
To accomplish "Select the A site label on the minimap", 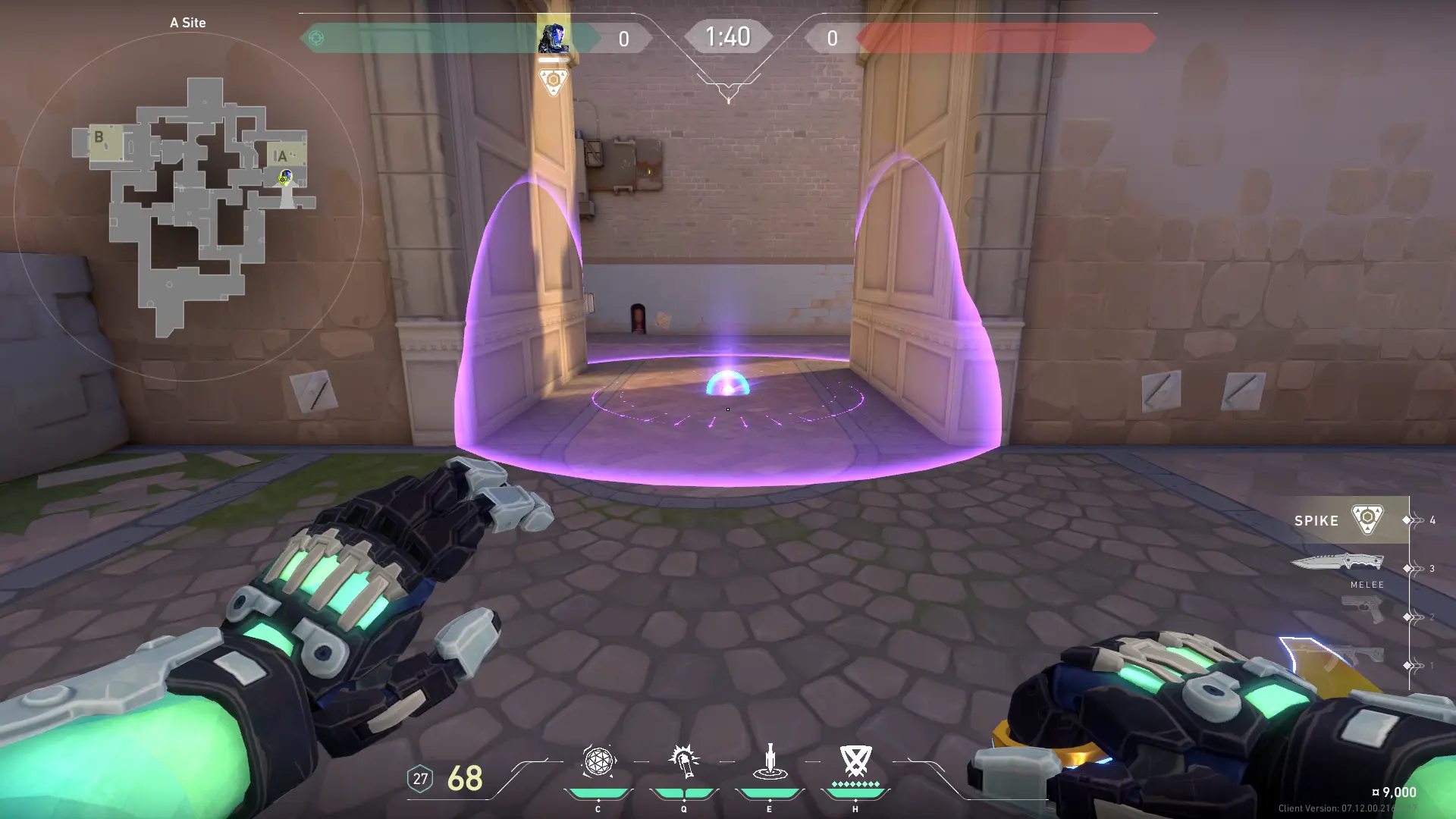I will pos(281,156).
